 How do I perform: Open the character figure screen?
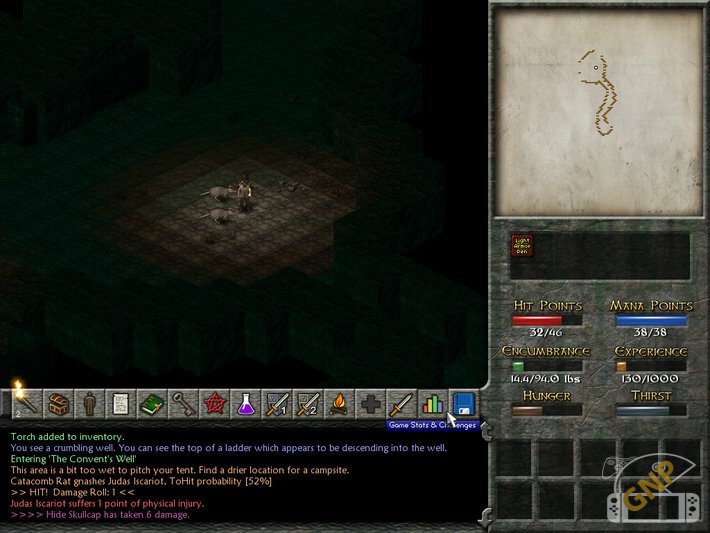point(89,404)
